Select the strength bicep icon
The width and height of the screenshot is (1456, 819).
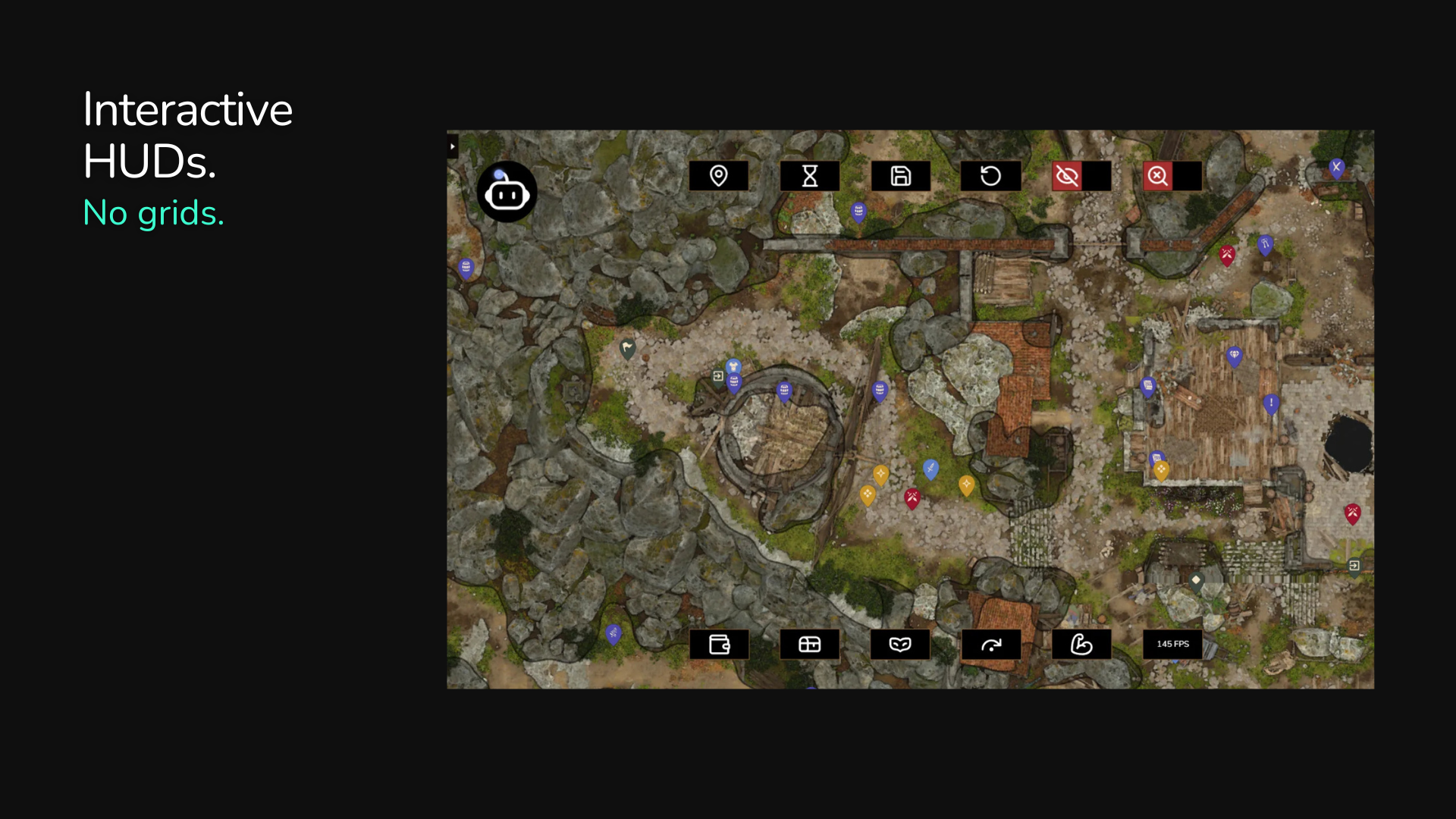coord(1081,645)
